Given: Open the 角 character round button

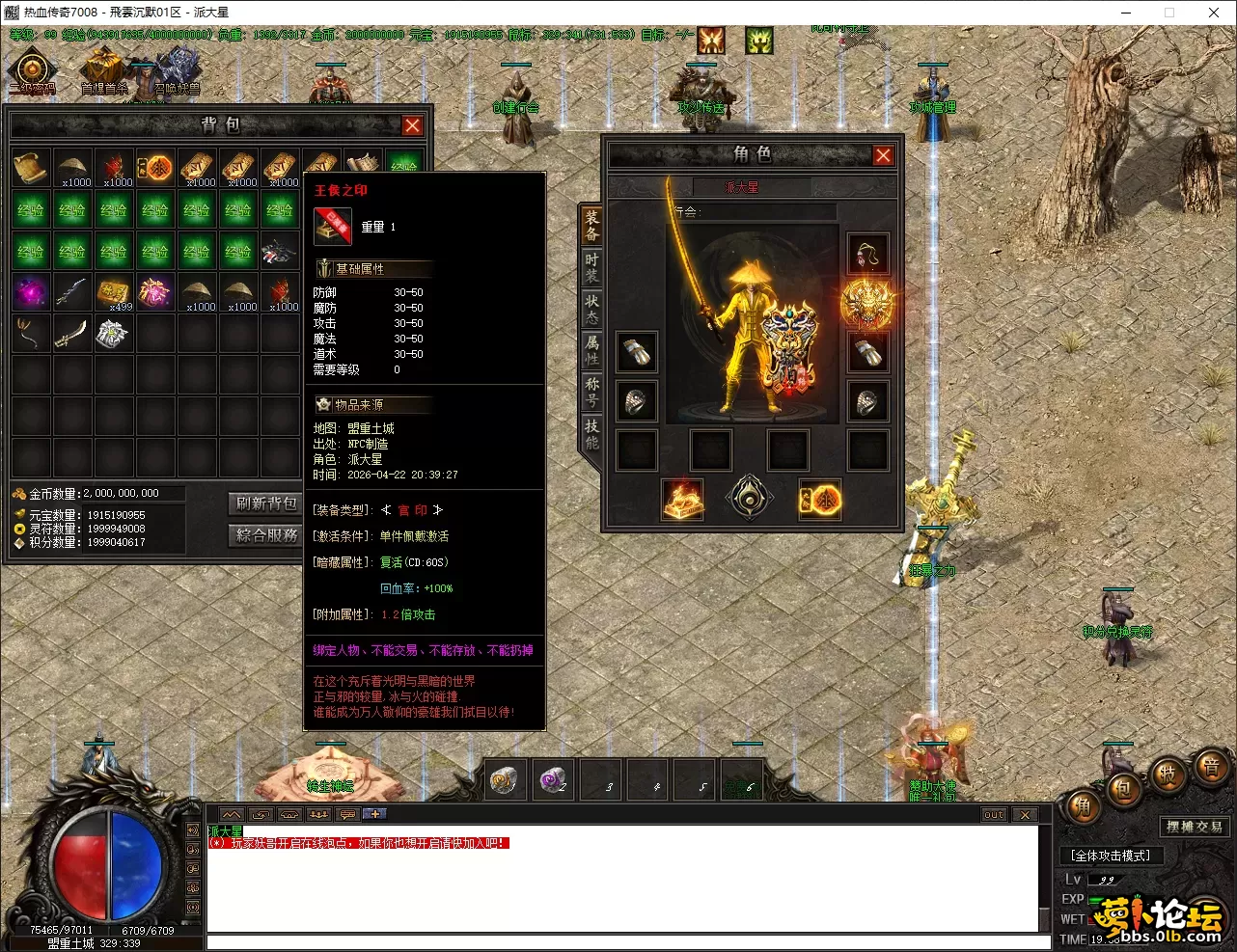Looking at the screenshot, I should pos(1084,806).
